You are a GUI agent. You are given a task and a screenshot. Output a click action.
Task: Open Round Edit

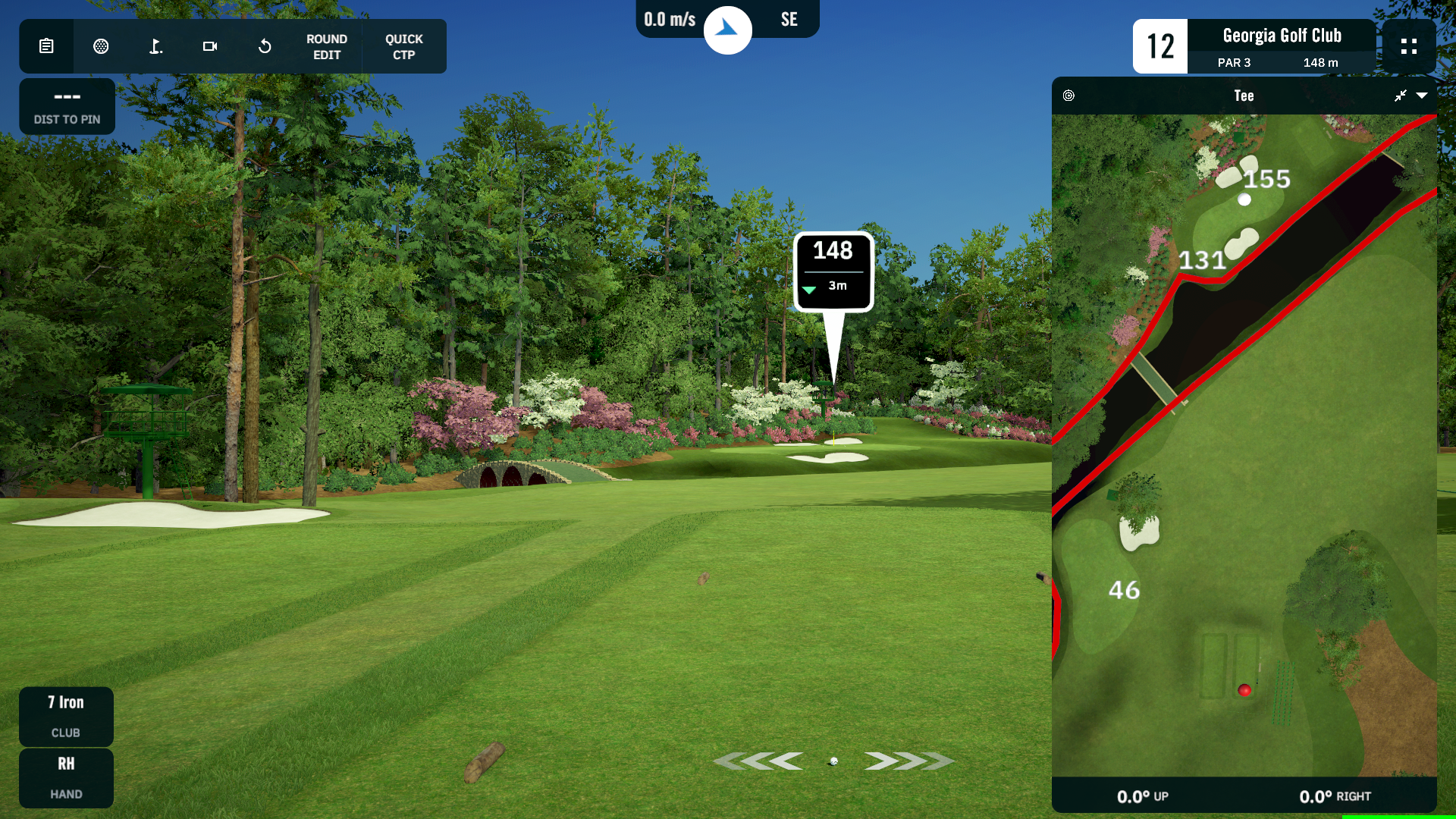327,47
